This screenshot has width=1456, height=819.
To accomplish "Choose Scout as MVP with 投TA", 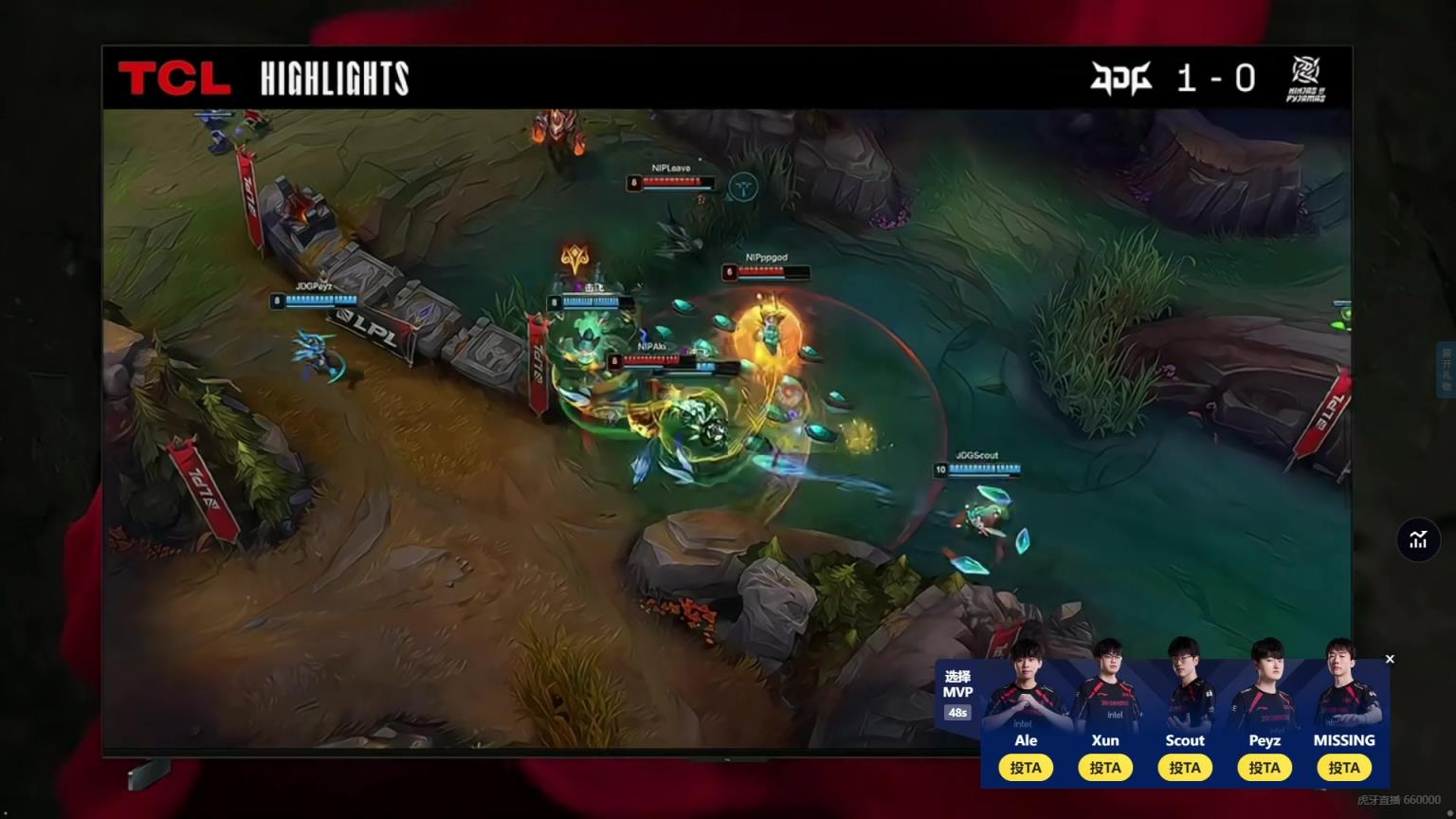I will click(1185, 768).
